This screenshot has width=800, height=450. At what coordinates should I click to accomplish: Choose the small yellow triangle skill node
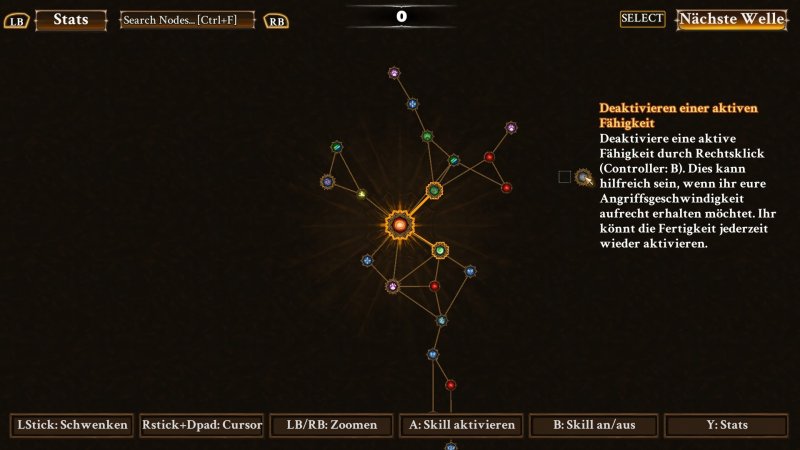(362, 194)
